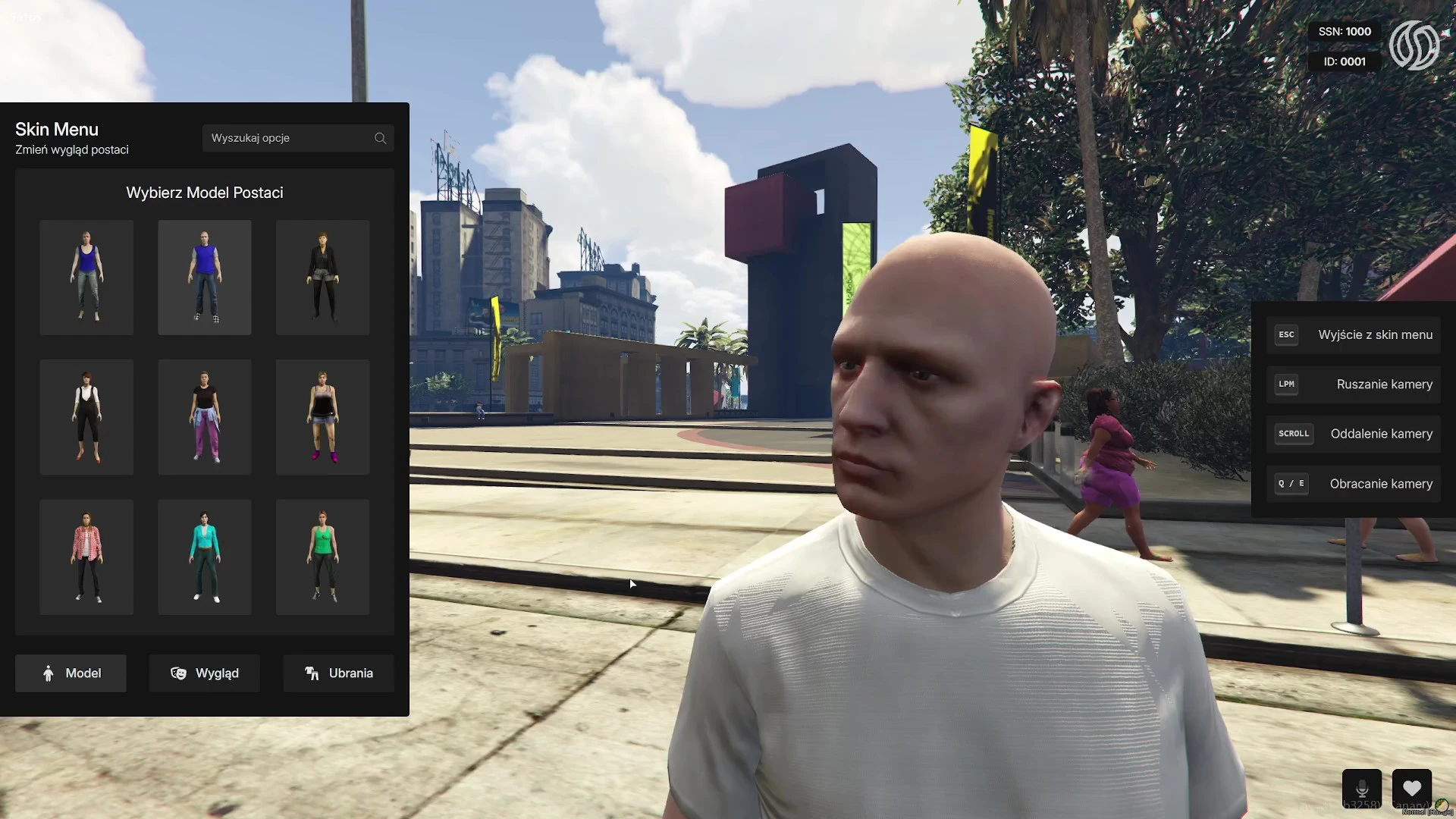Viewport: 1456px width, 819px height.
Task: Switch to the Wygląd tab
Action: click(x=204, y=673)
